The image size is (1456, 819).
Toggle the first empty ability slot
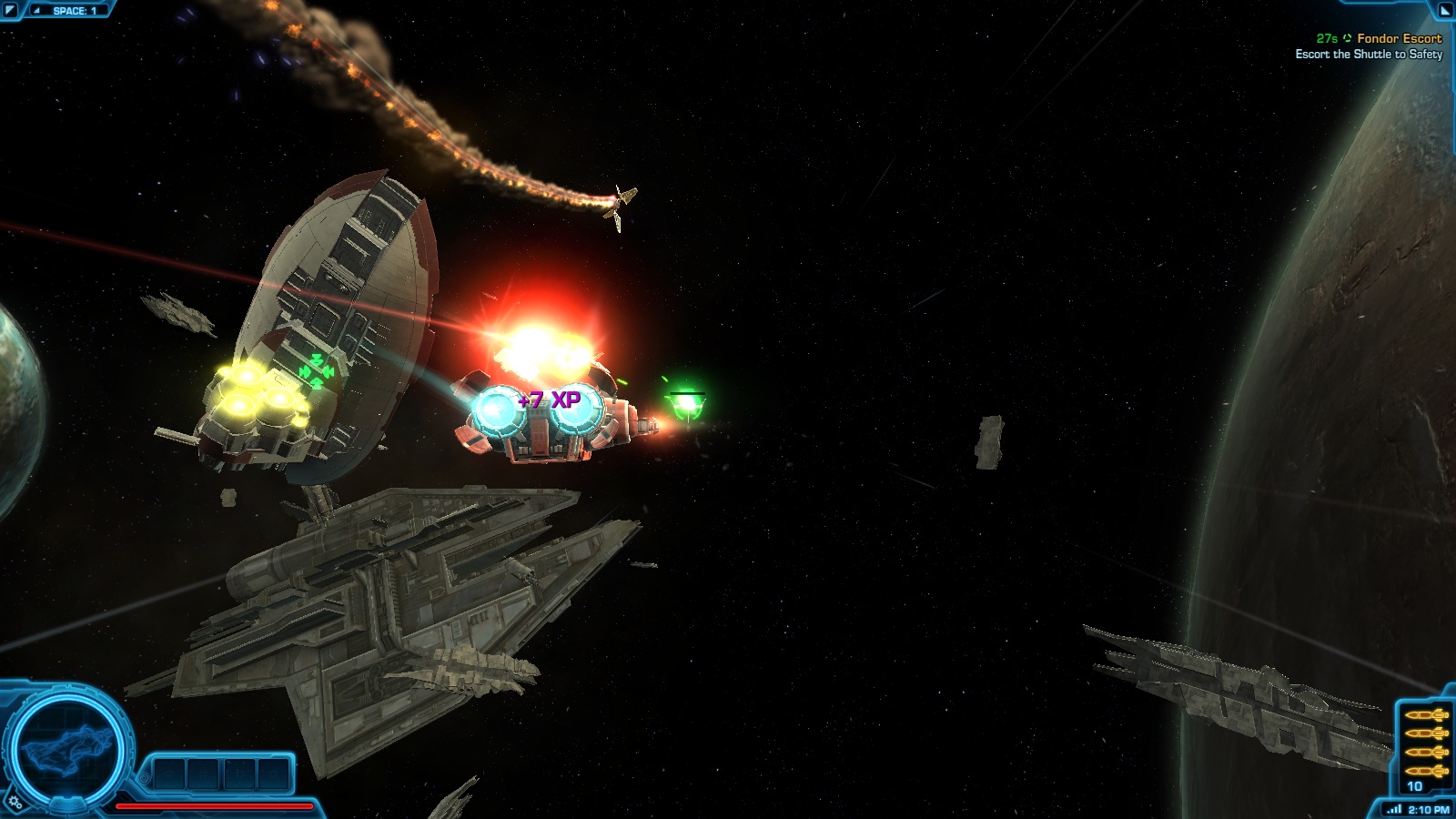point(170,772)
